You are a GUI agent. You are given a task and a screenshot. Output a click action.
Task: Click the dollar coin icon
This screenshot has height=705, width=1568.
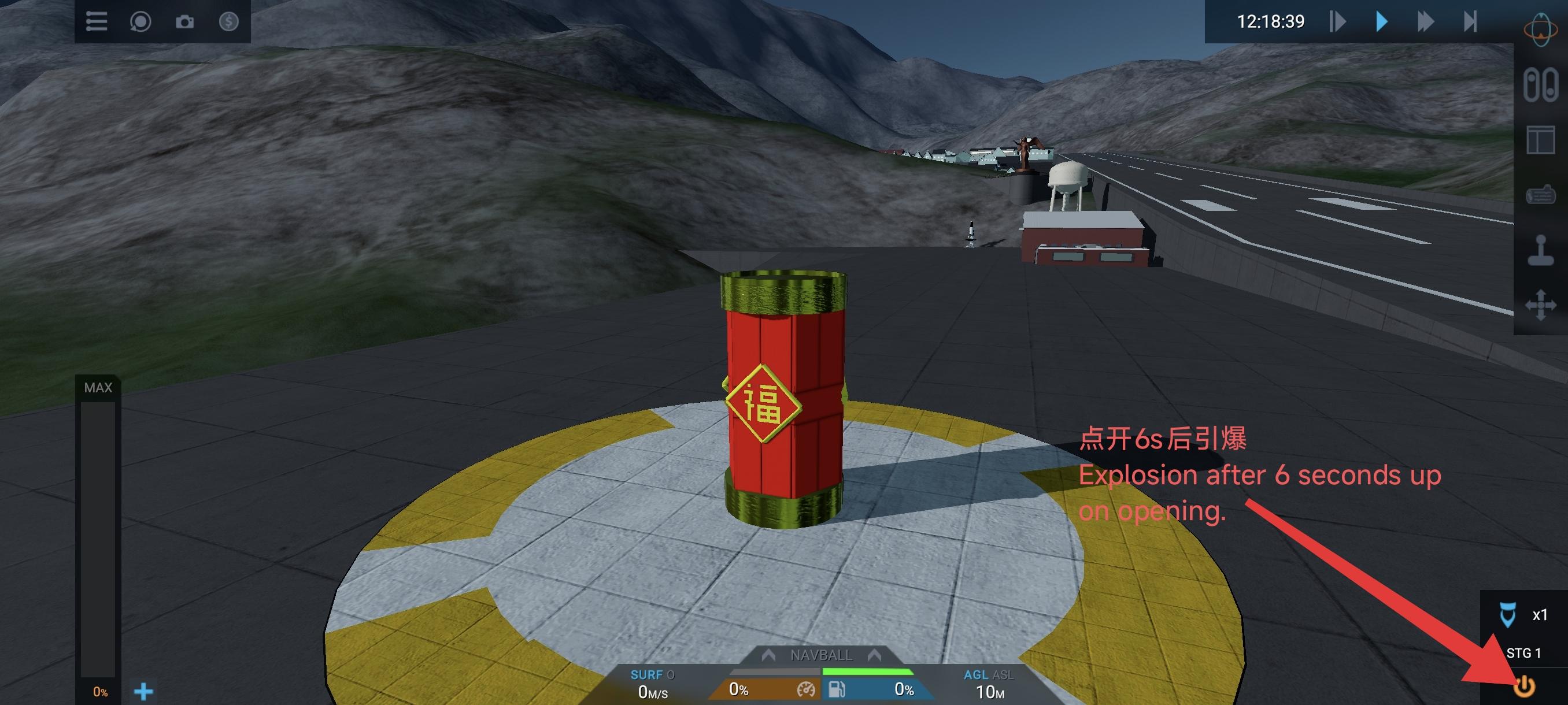point(228,22)
